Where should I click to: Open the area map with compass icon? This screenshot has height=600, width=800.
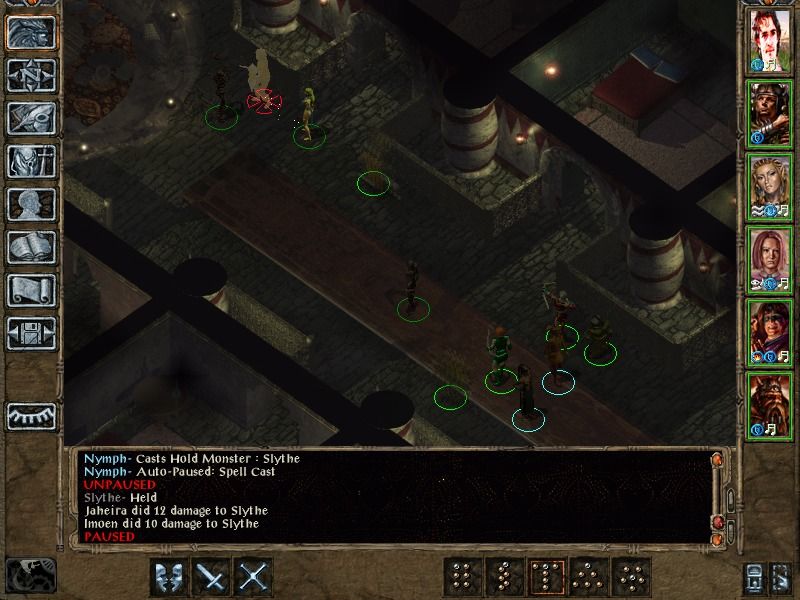[x=31, y=75]
